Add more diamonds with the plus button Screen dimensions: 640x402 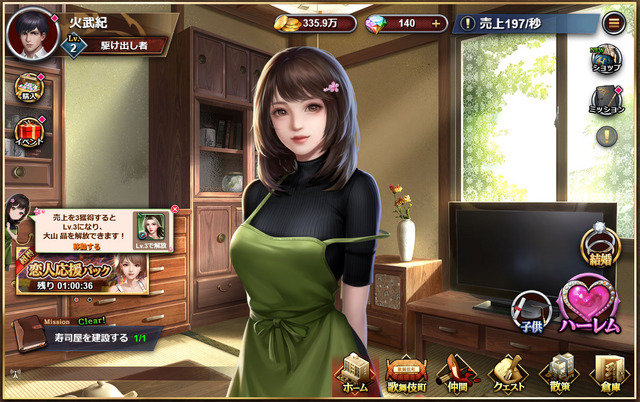tap(435, 23)
